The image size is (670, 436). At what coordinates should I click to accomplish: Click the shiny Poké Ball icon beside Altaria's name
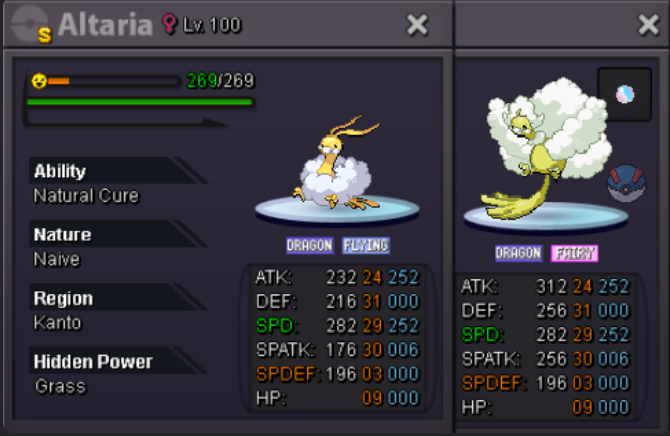pos(30,26)
